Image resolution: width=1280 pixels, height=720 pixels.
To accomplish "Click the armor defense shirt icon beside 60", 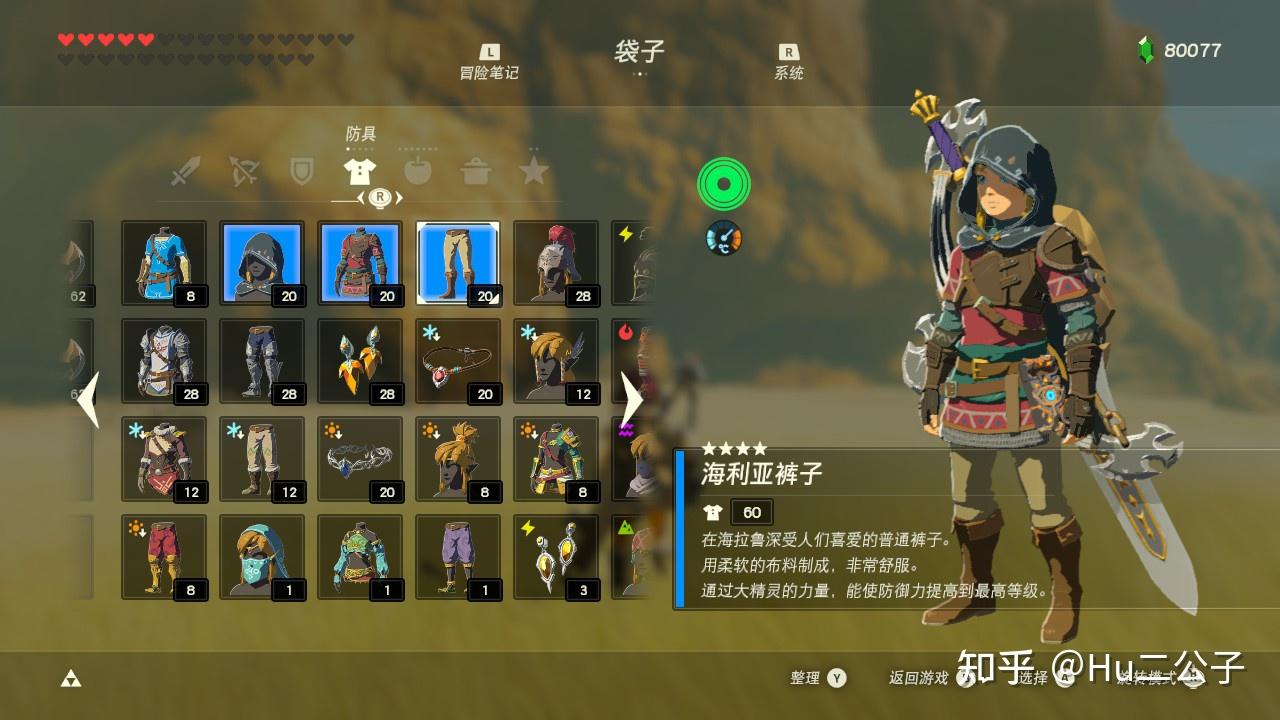I will click(x=713, y=512).
